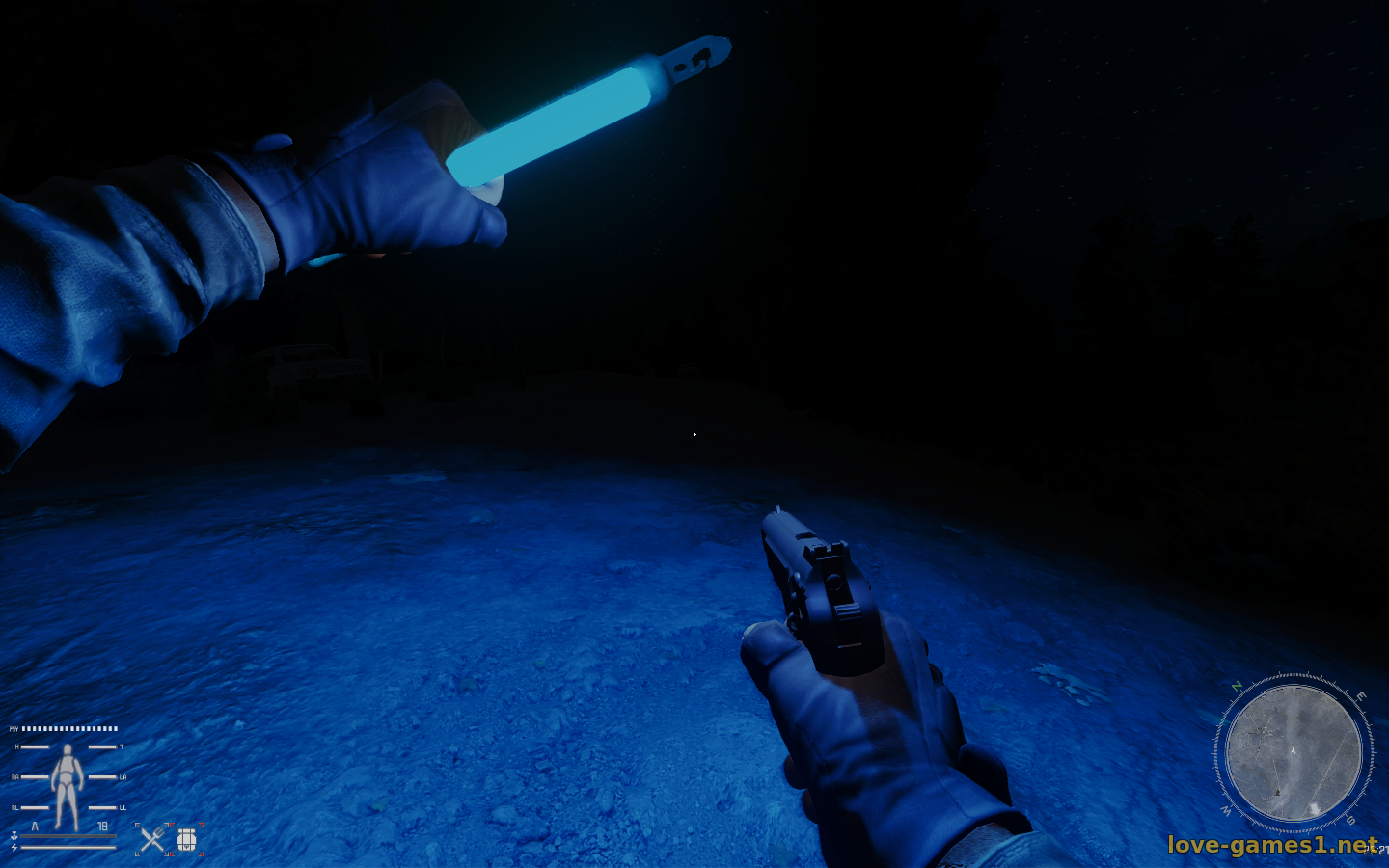The image size is (1389, 868).
Task: Select the body silhouette status figure
Action: pyautogui.click(x=67, y=785)
